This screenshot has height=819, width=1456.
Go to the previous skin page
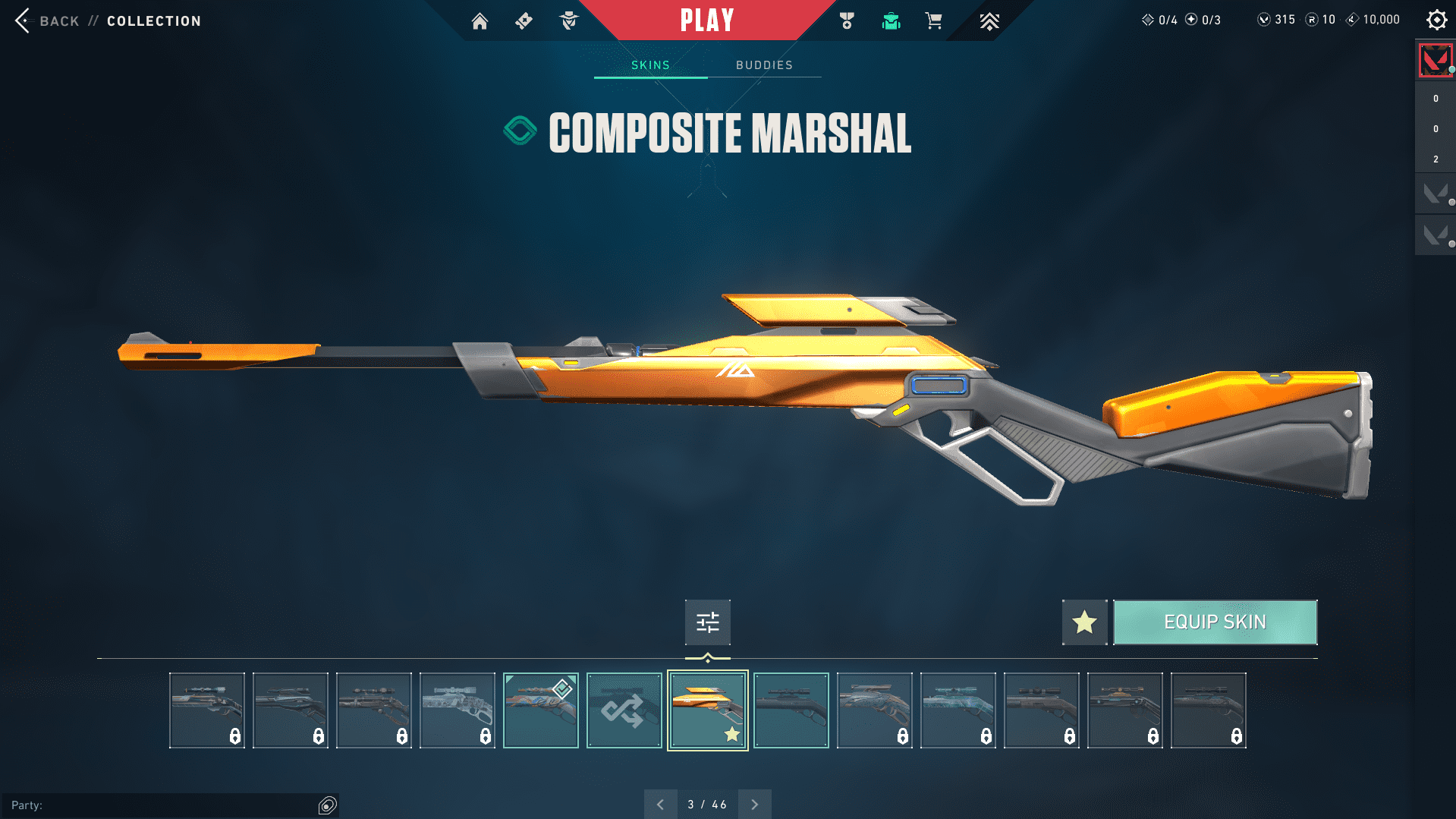pos(660,805)
